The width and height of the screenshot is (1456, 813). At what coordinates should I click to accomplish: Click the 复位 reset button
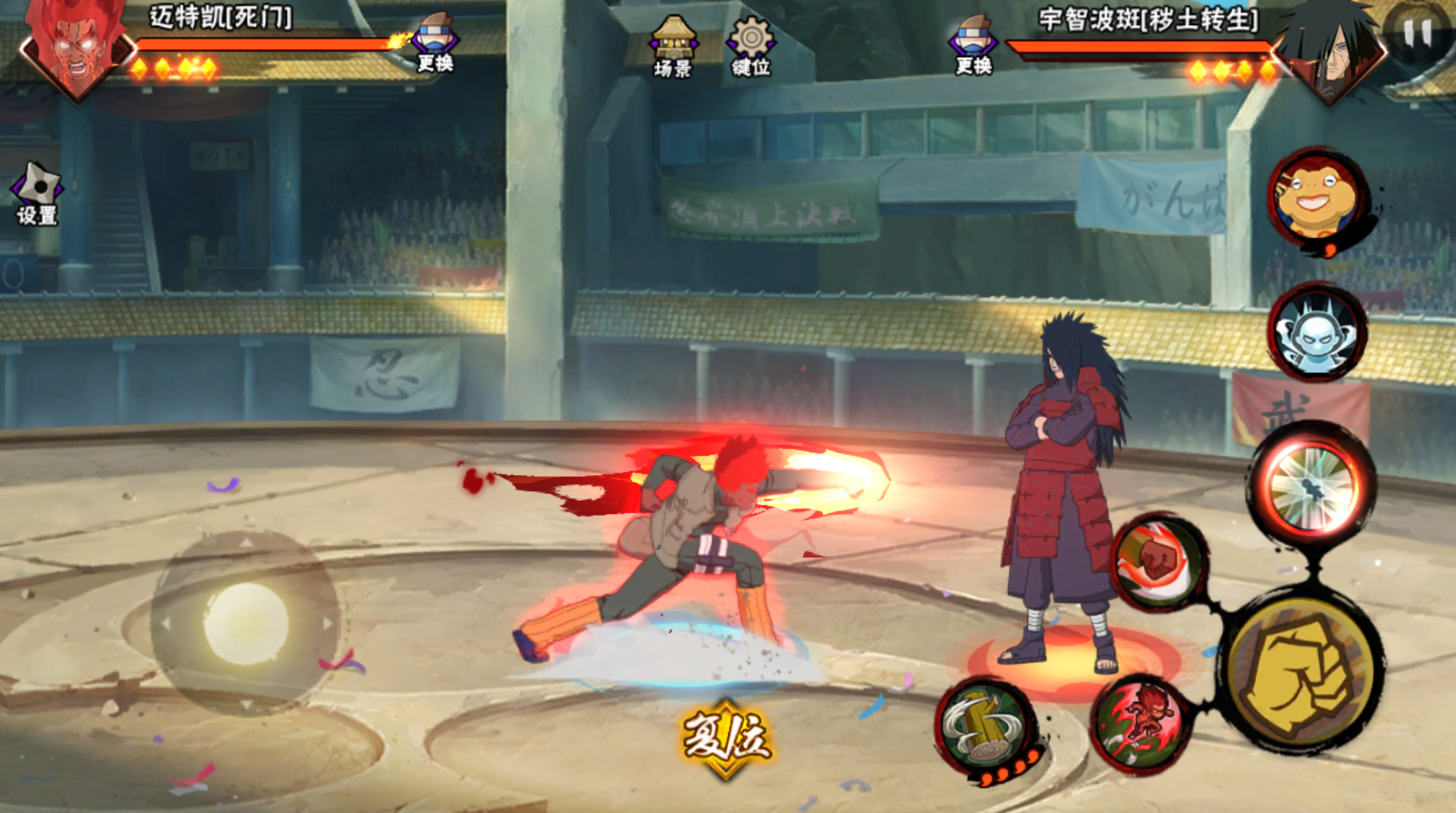[726, 738]
